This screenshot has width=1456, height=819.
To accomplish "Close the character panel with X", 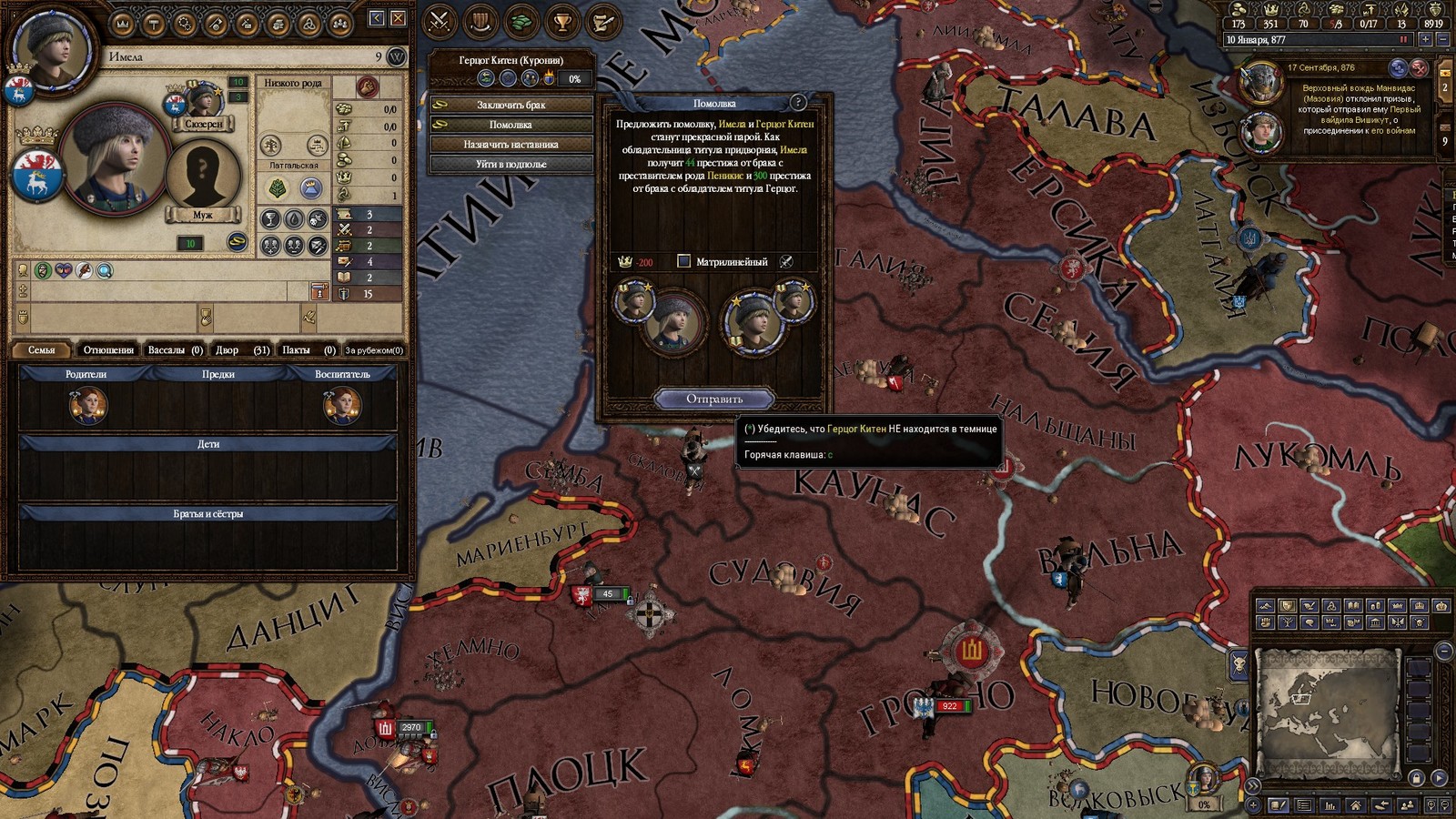I will pyautogui.click(x=399, y=18).
